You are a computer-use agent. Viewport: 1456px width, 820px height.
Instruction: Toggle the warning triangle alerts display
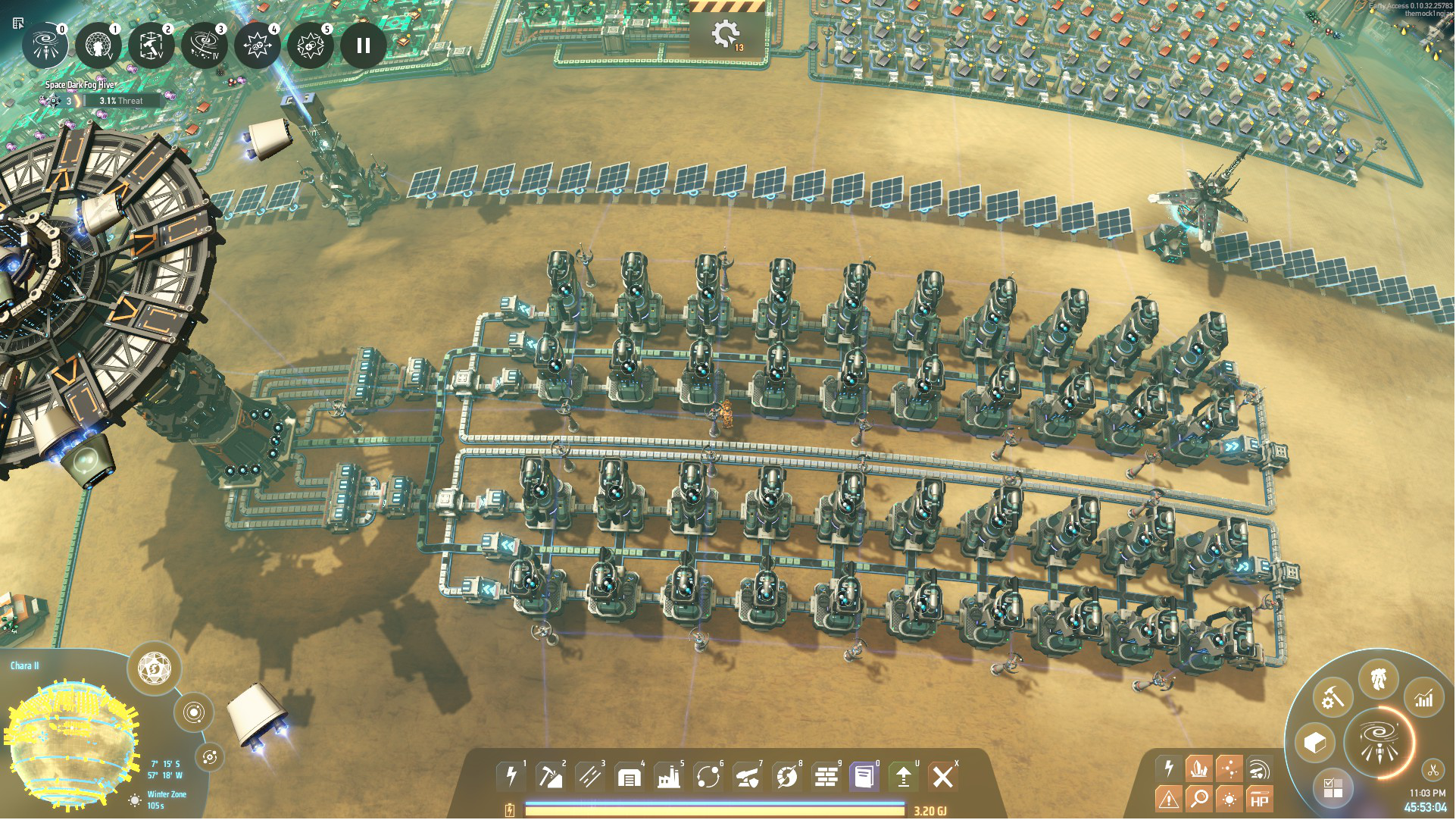1169,799
